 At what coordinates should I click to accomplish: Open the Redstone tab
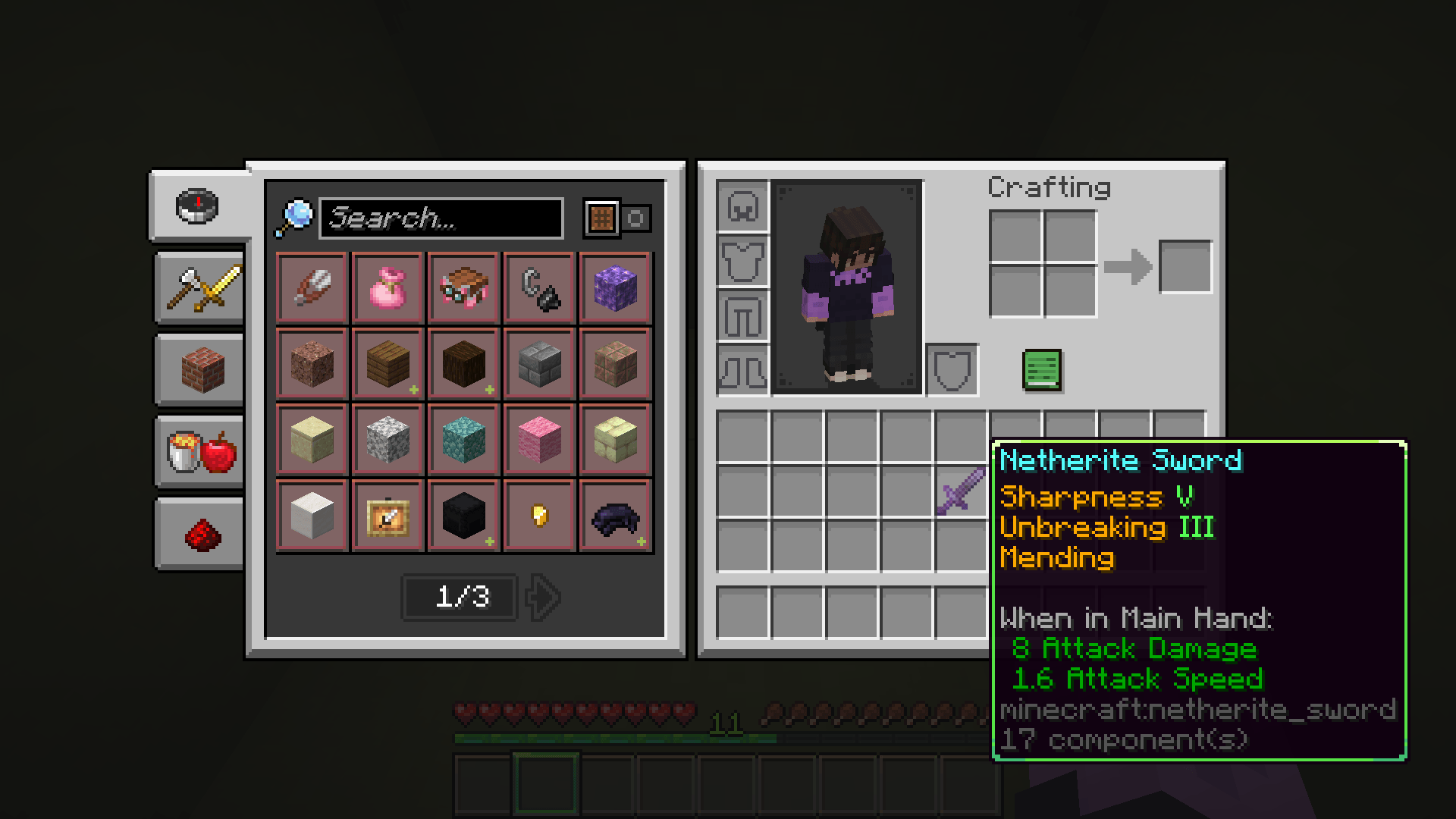(197, 531)
